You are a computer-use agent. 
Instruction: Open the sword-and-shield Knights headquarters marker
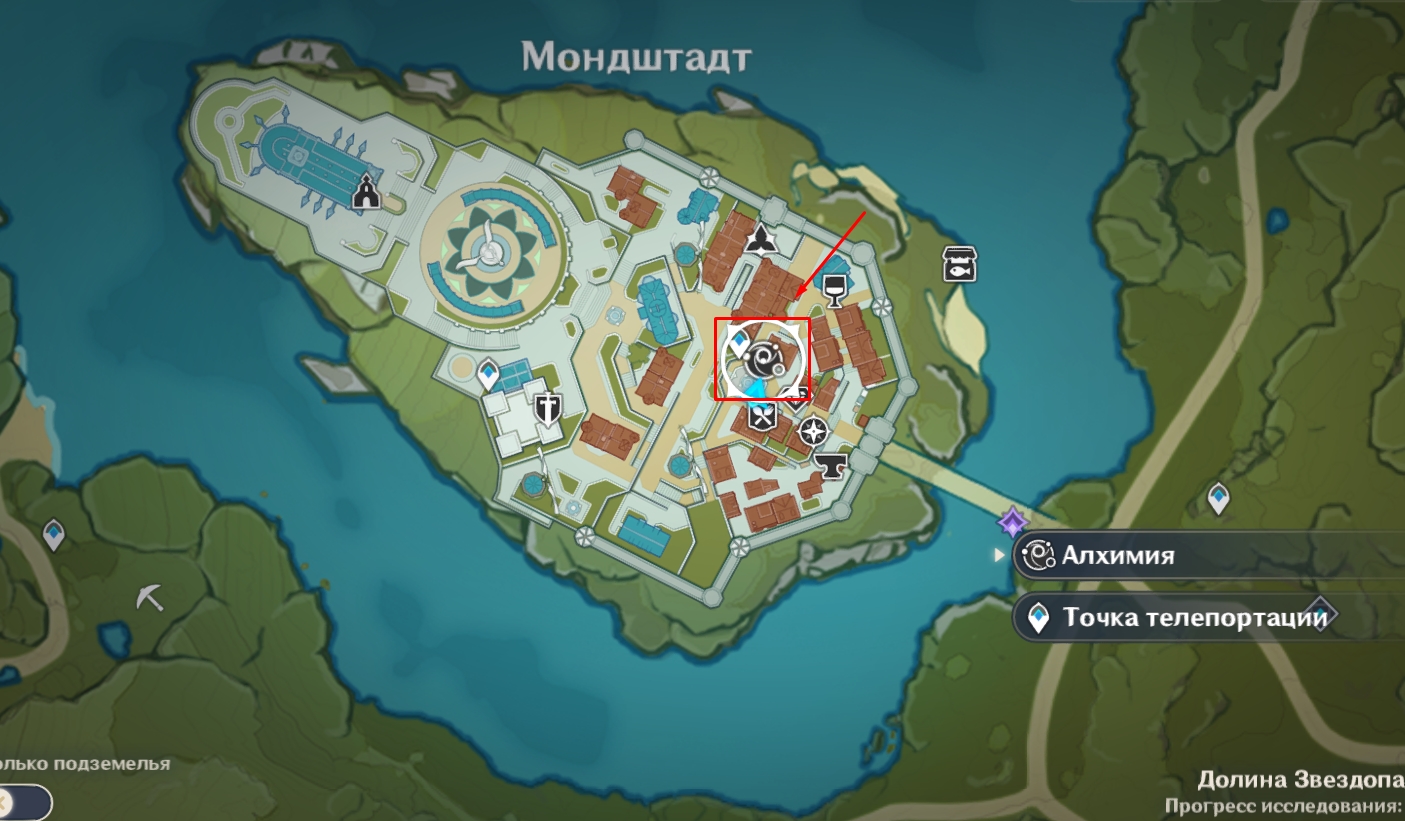coord(547,408)
